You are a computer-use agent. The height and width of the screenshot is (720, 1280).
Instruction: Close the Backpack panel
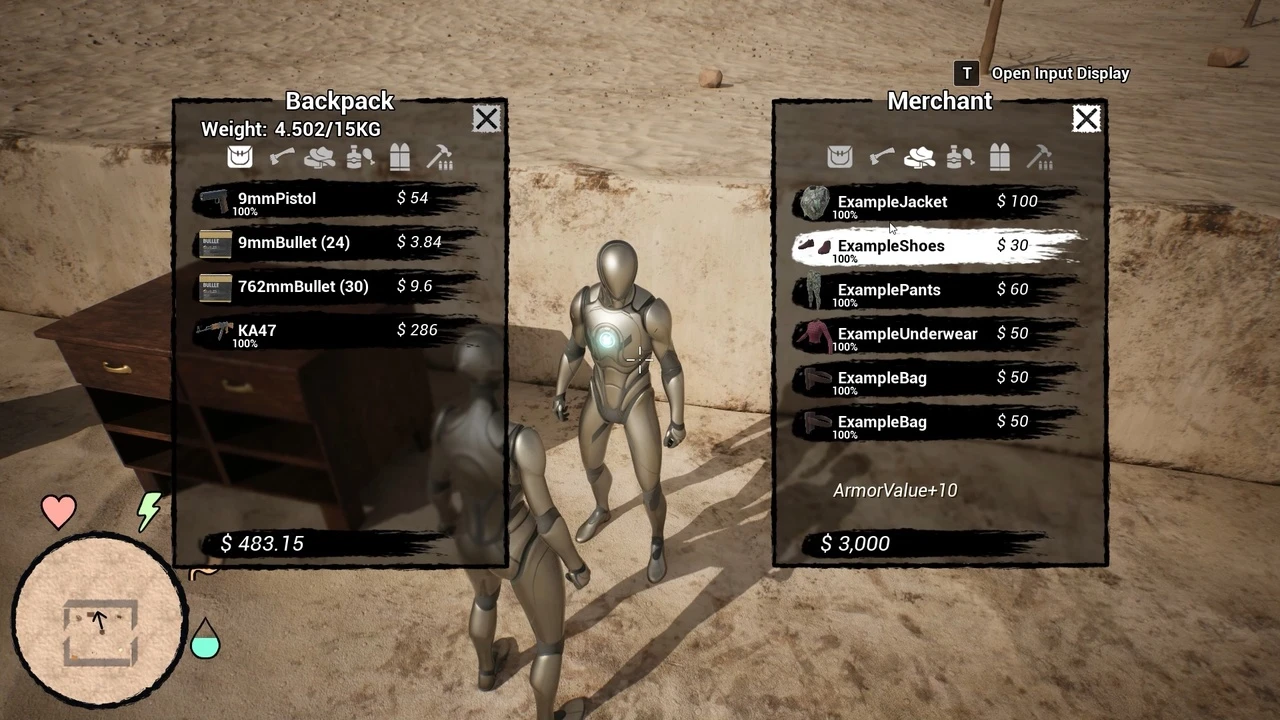tap(486, 120)
